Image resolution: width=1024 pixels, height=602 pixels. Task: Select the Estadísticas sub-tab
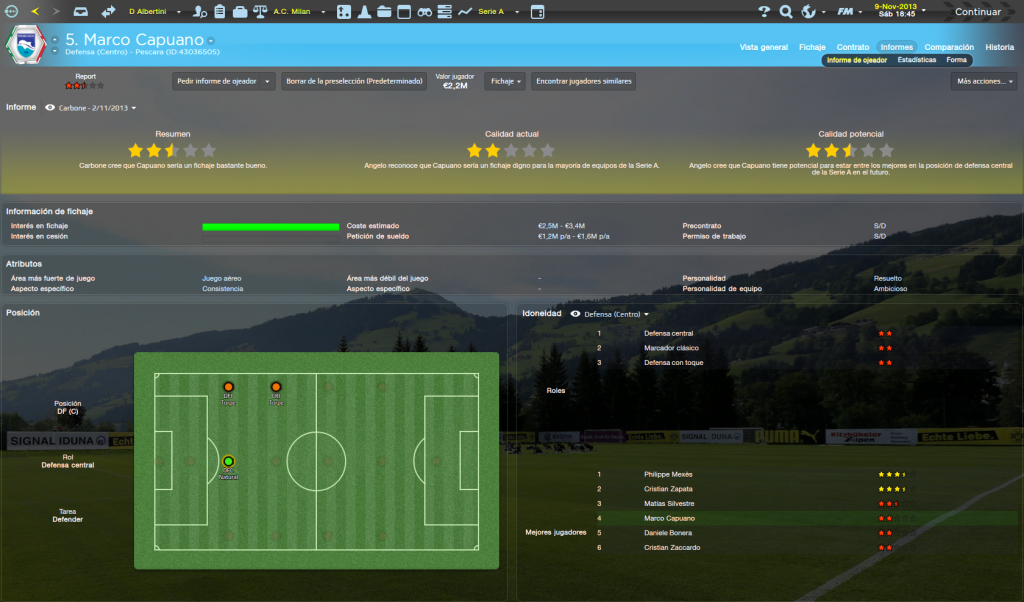pyautogui.click(x=916, y=60)
